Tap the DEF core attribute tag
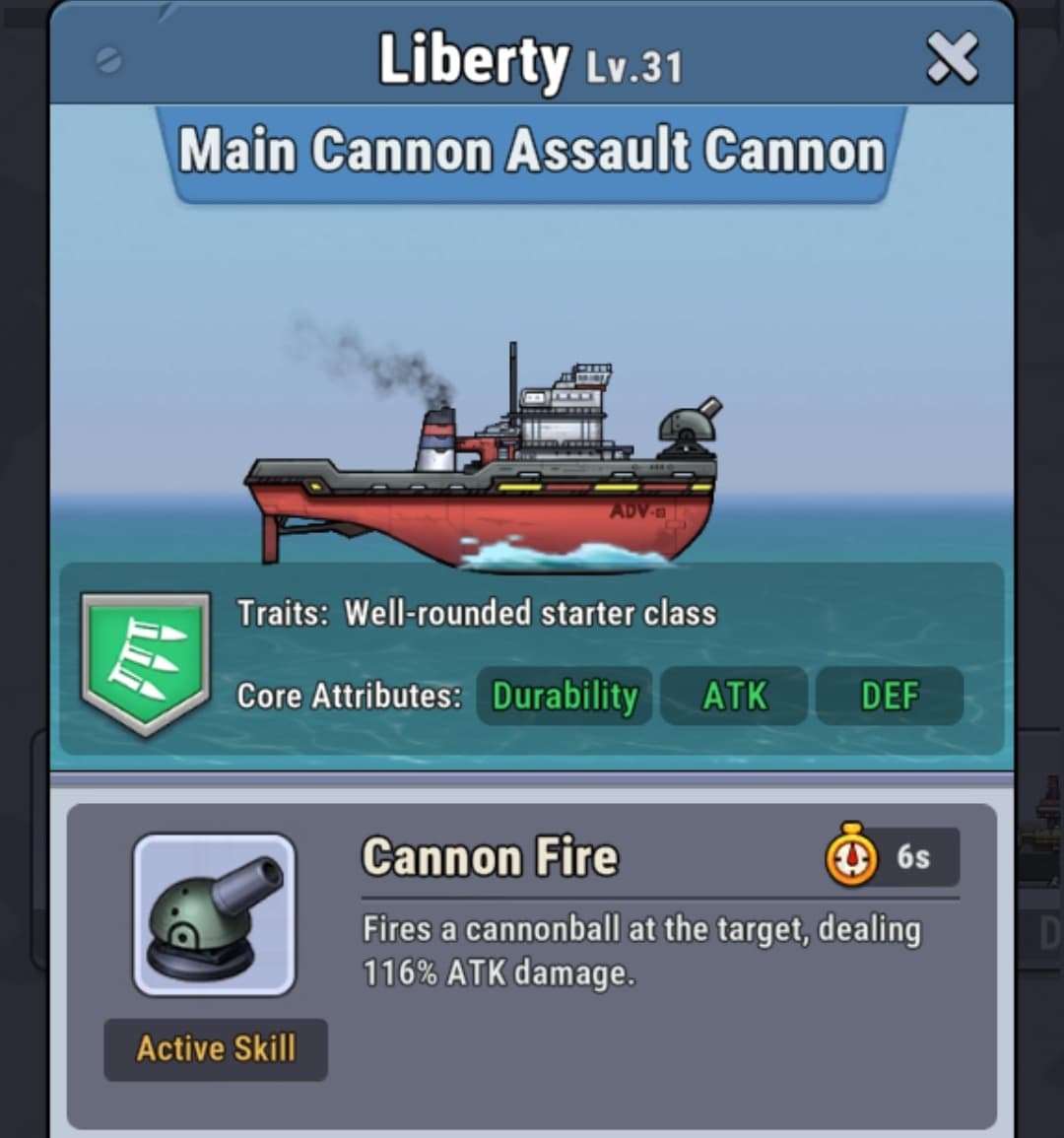1064x1138 pixels. [889, 696]
